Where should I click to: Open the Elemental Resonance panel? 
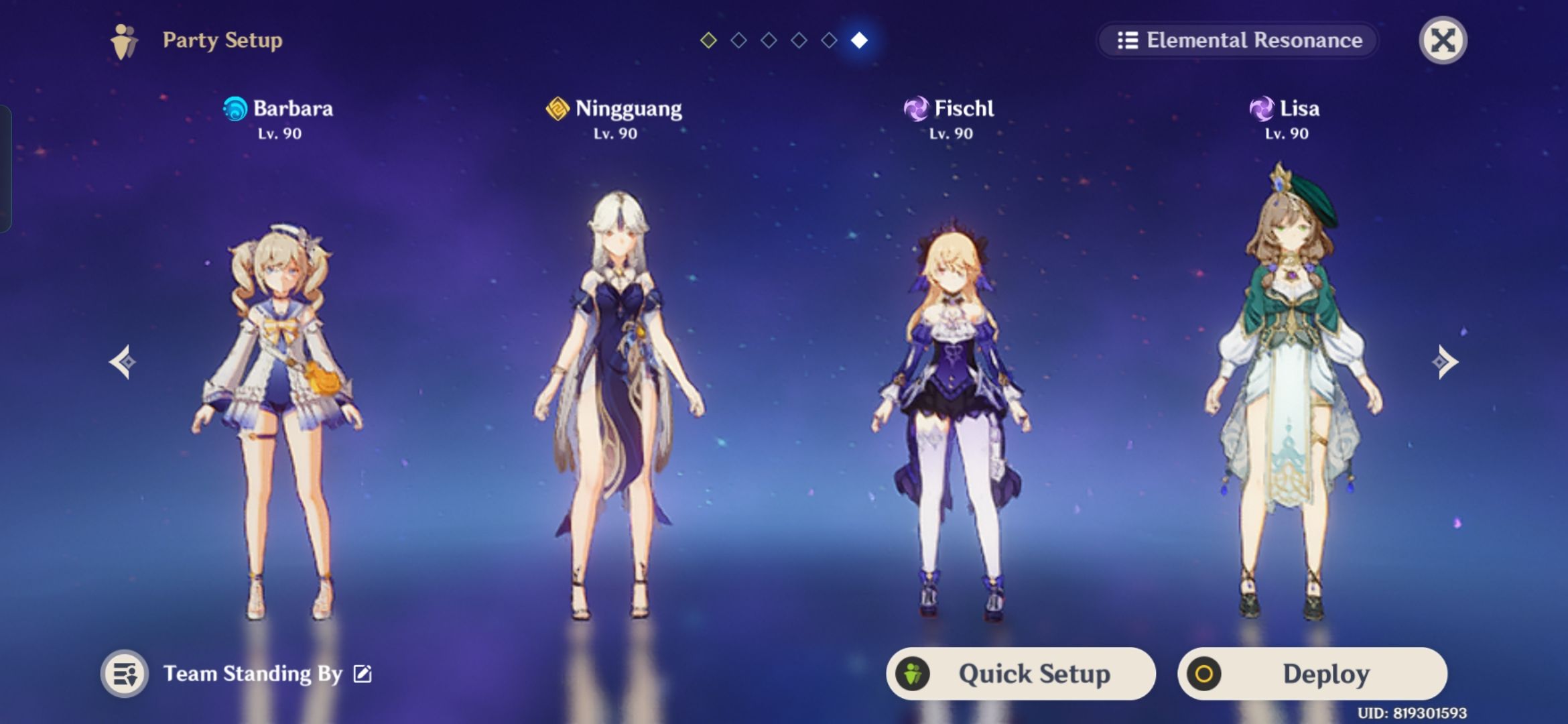(1237, 41)
